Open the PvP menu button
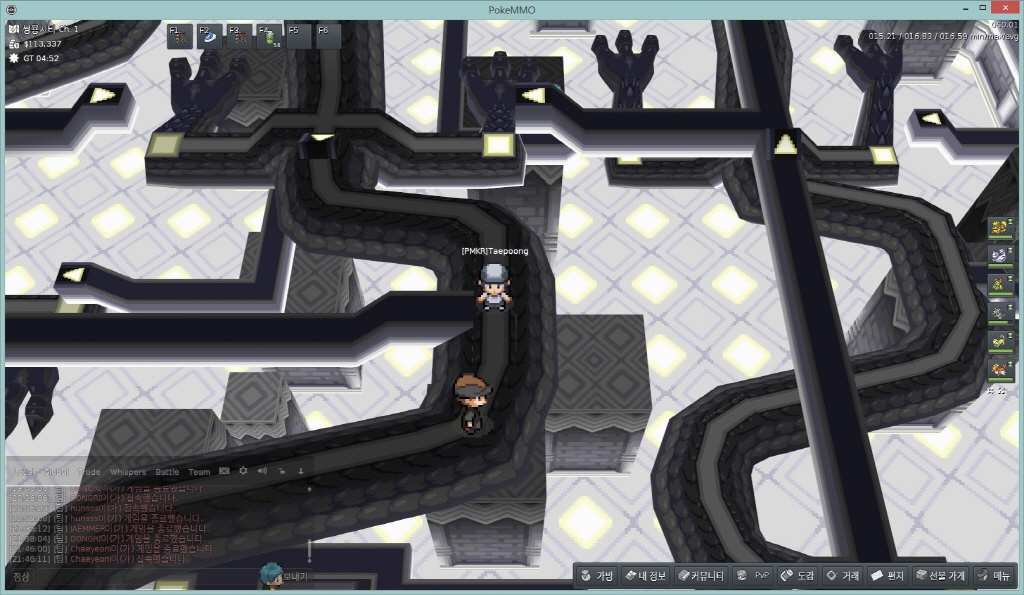 click(x=753, y=576)
